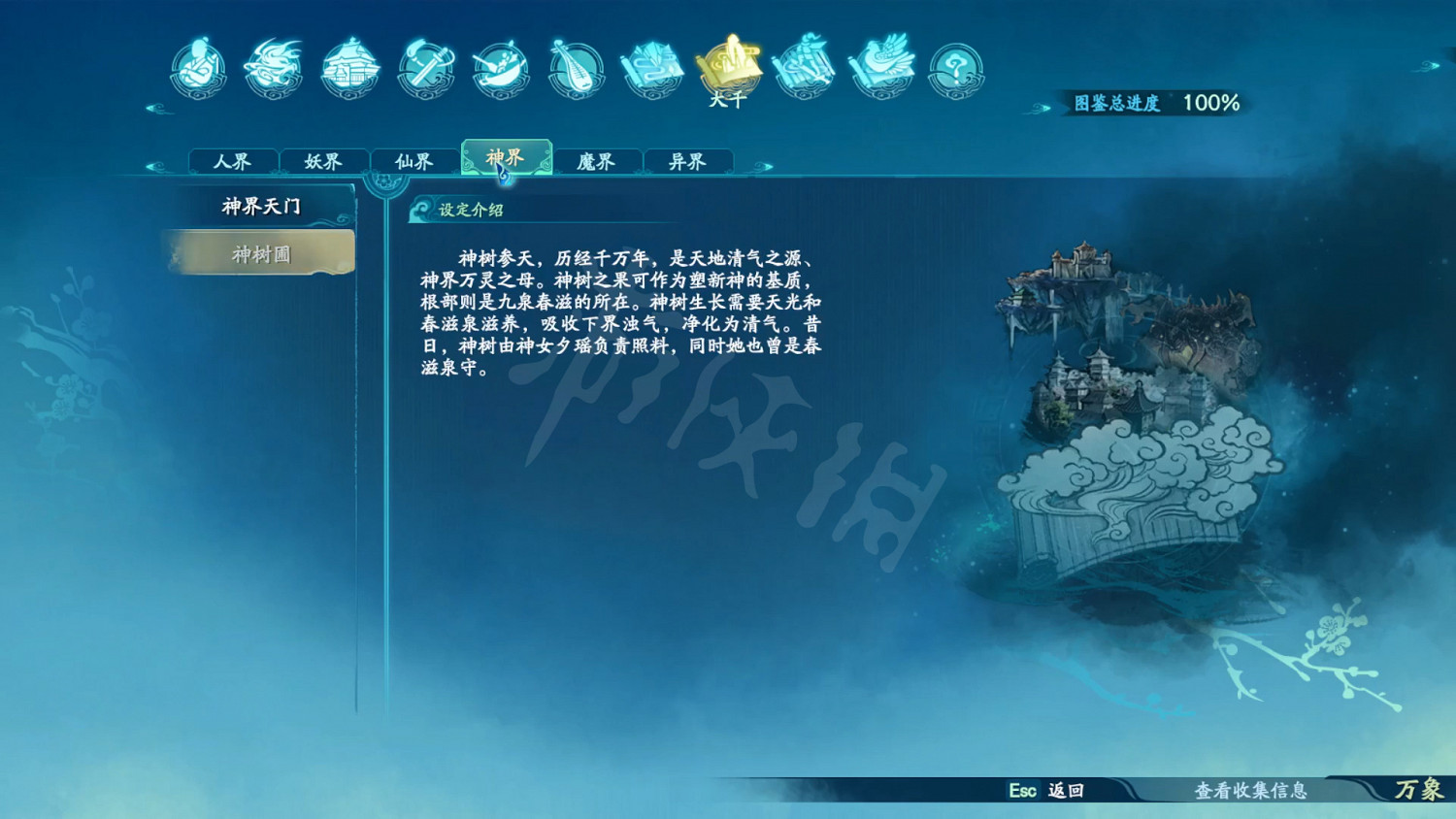
Task: Switch to the 魔界 tab
Action: point(595,161)
